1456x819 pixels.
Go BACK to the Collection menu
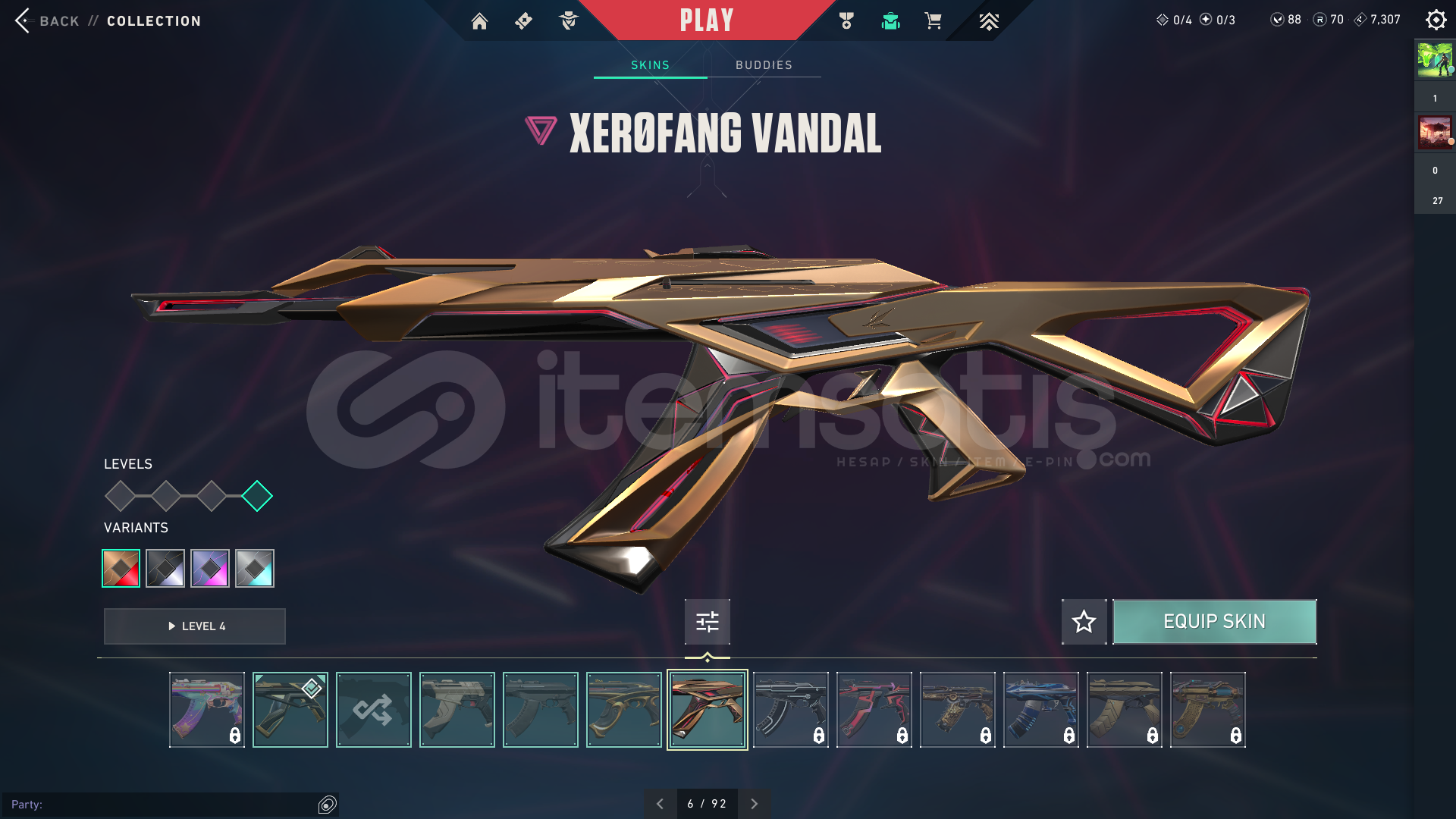pyautogui.click(x=49, y=20)
